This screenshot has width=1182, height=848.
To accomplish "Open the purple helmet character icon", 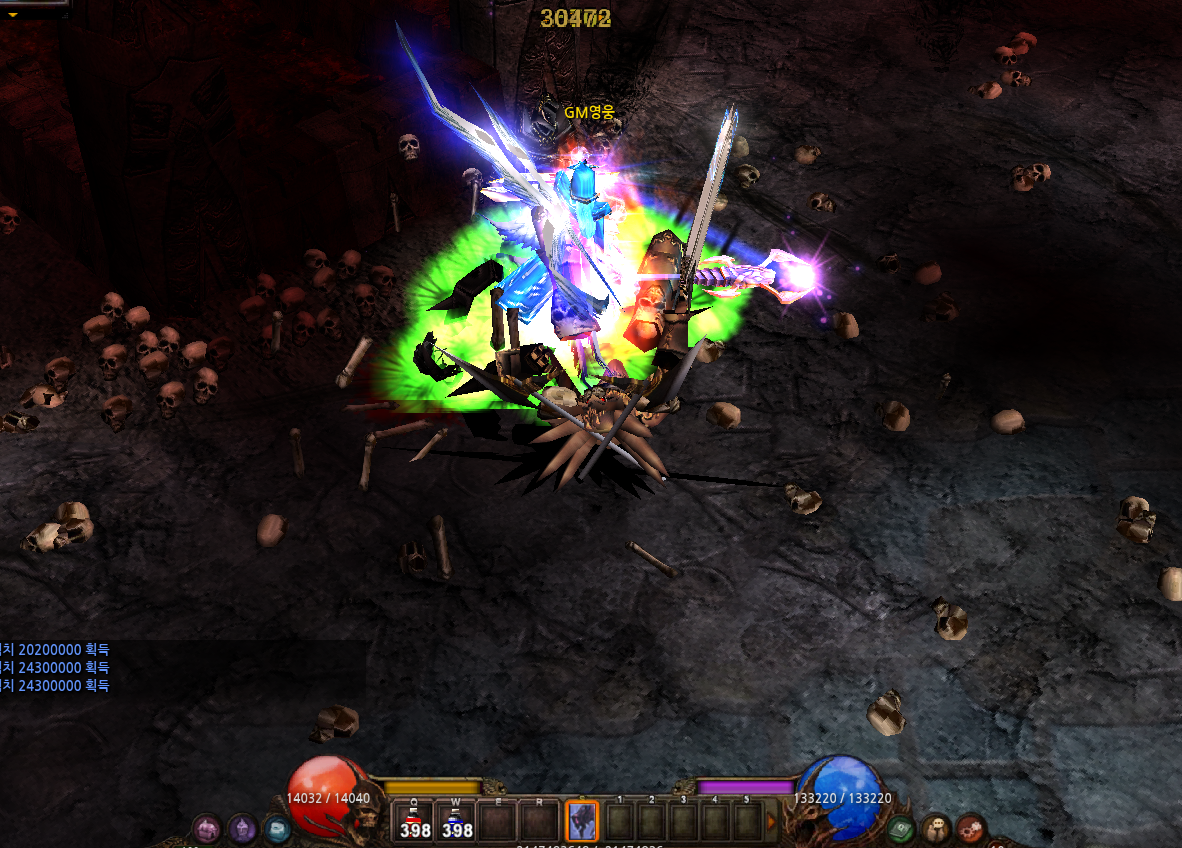I will [x=242, y=828].
